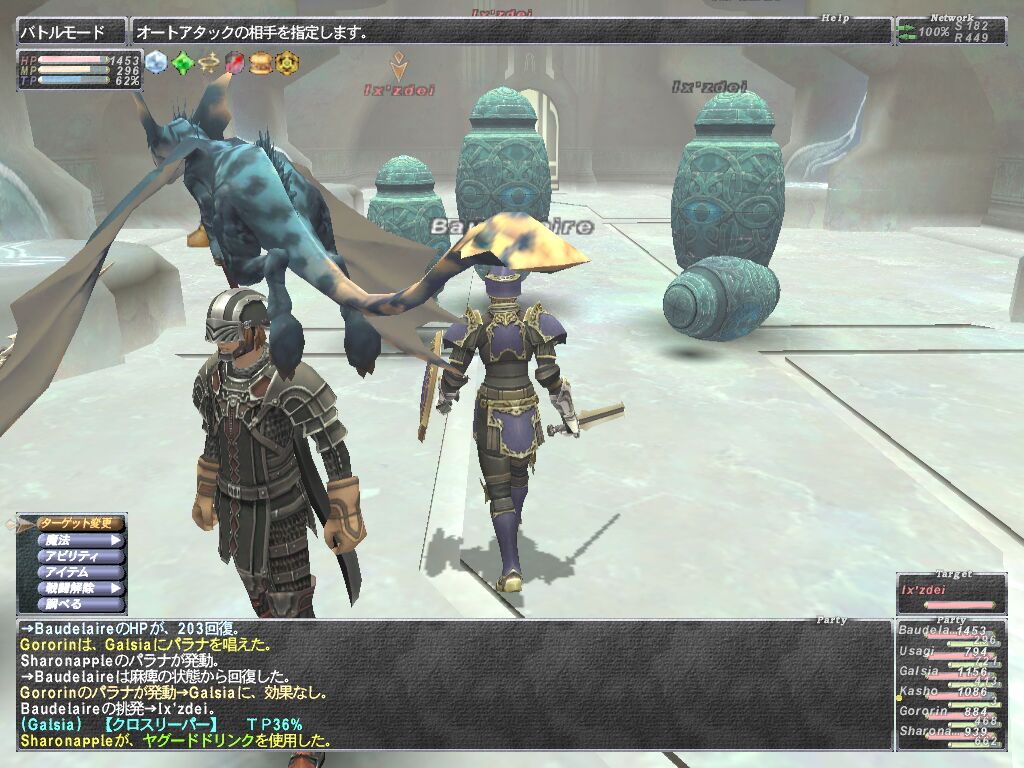The height and width of the screenshot is (768, 1024).
Task: Select 戦闘解除 (Disengage) in the battle menu
Action: (80, 589)
